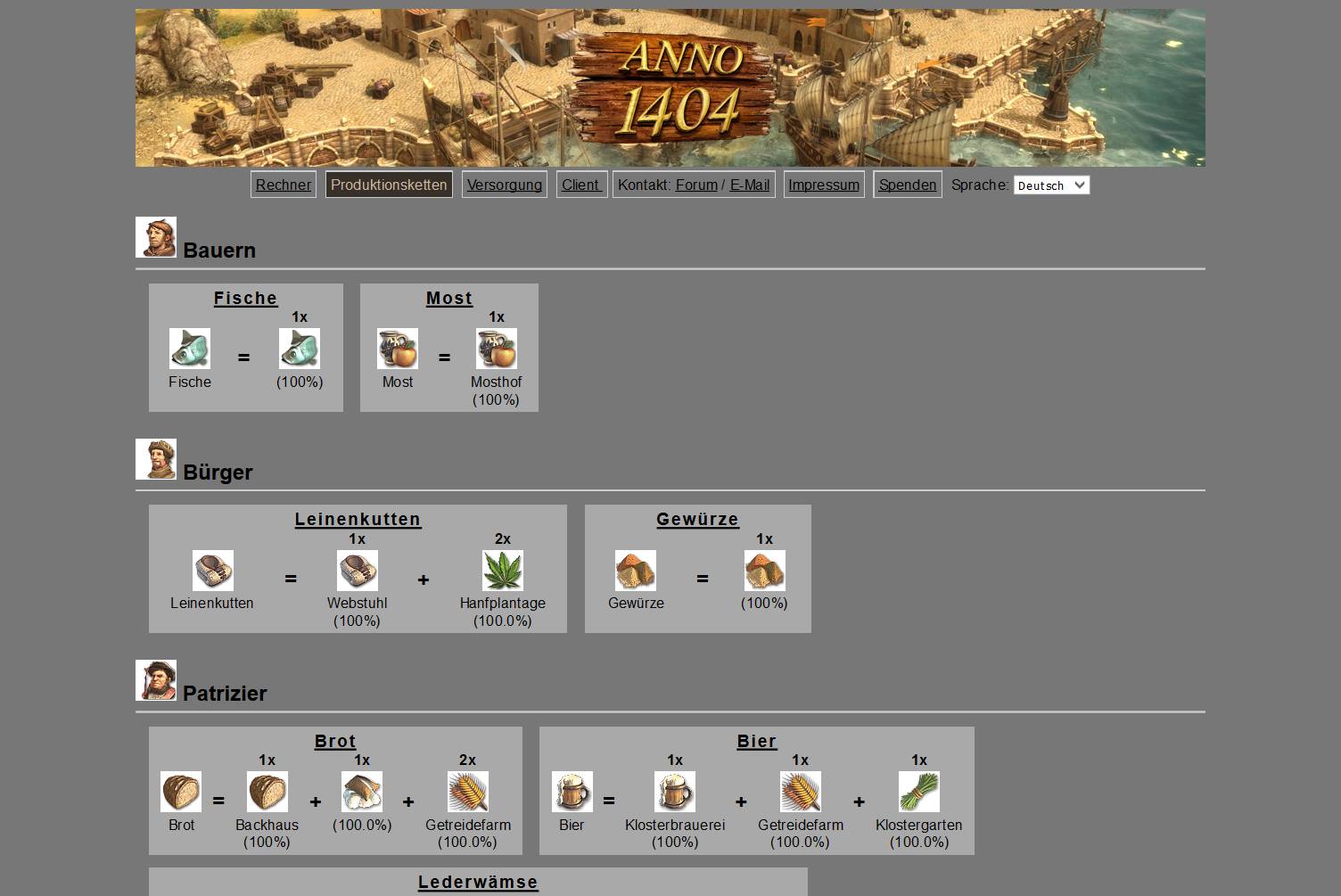The image size is (1341, 896).
Task: Select the Bürger portrait icon
Action: 156,458
